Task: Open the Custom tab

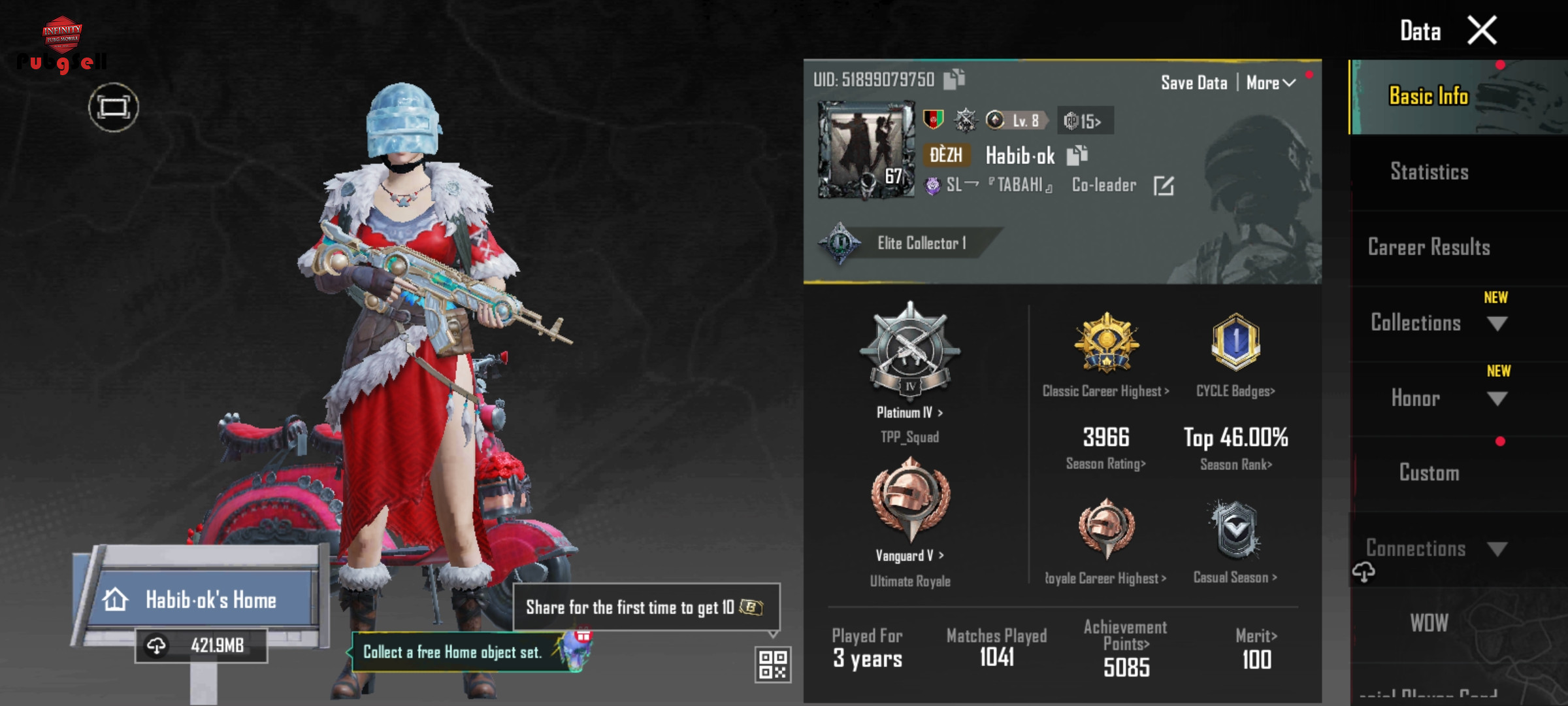Action: tap(1429, 473)
